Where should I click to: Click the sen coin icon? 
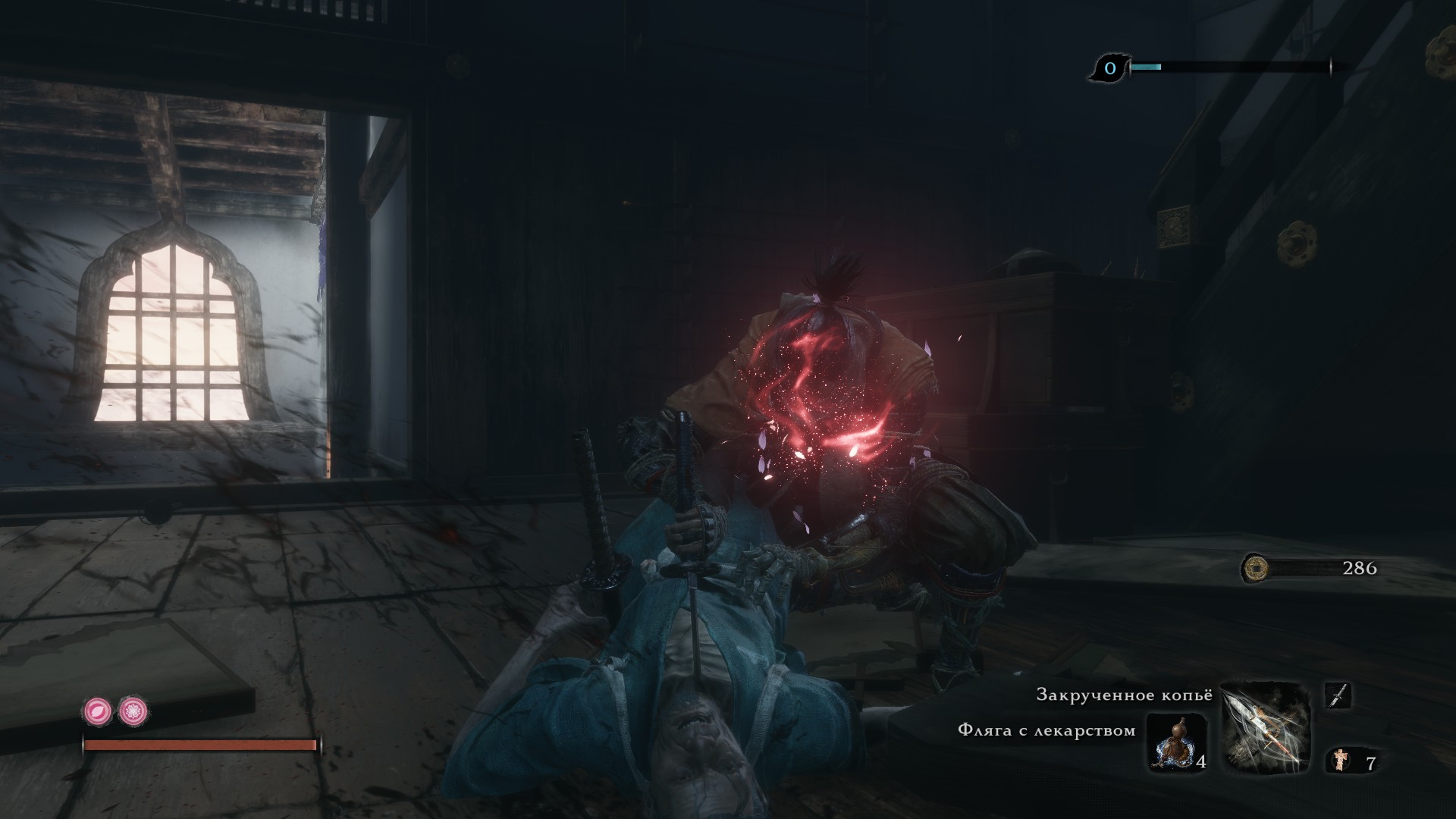pyautogui.click(x=1256, y=567)
